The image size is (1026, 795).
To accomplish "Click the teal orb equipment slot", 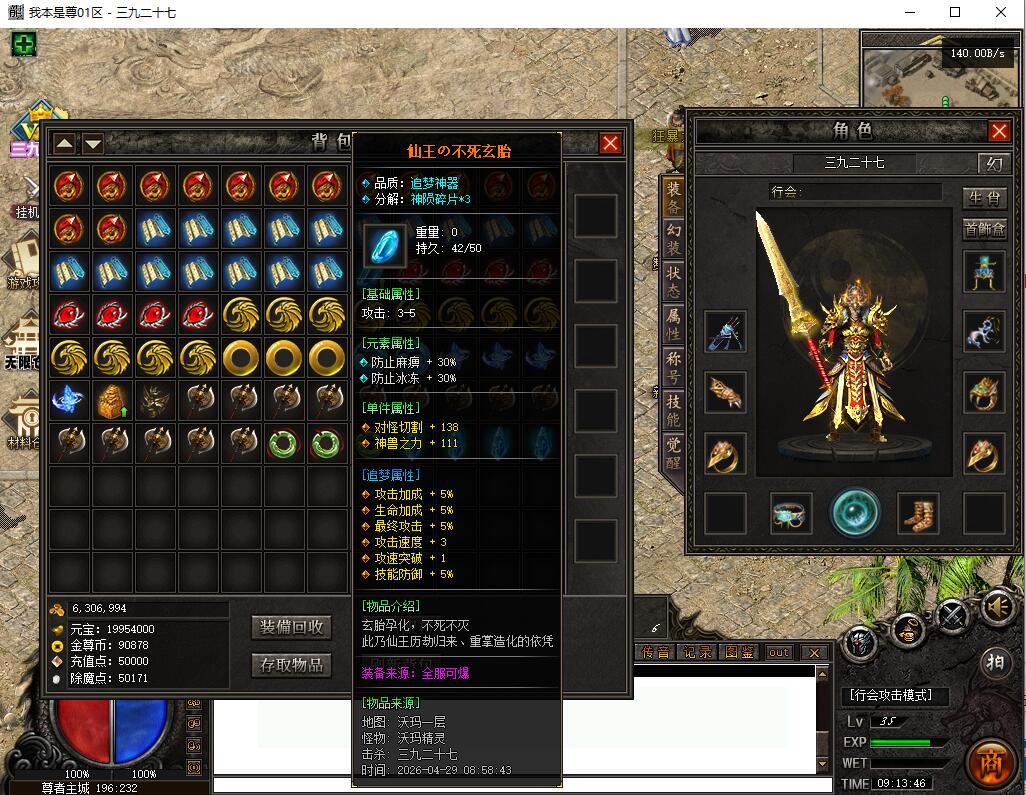I will (x=855, y=512).
